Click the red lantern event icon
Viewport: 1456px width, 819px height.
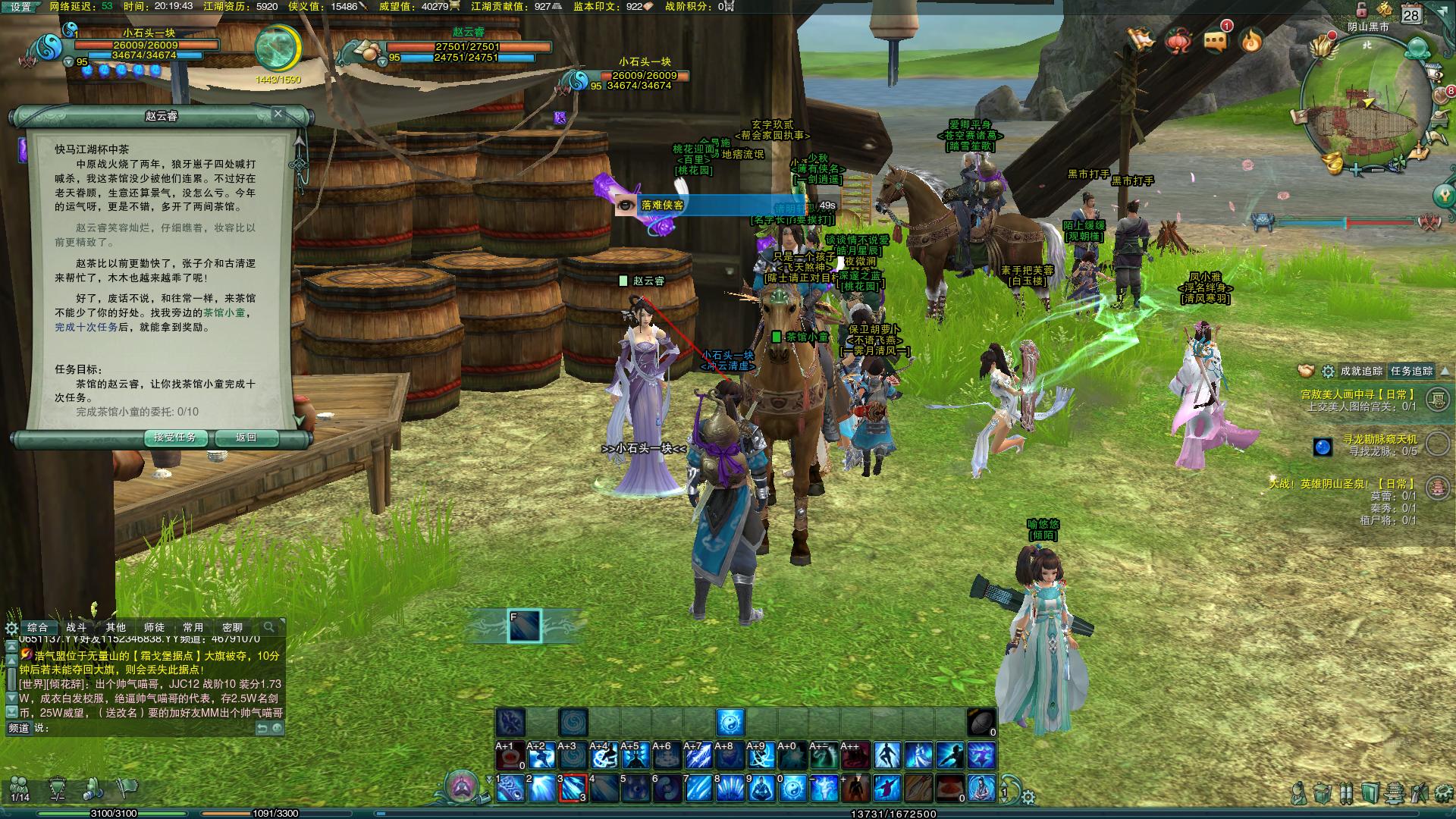click(1179, 39)
